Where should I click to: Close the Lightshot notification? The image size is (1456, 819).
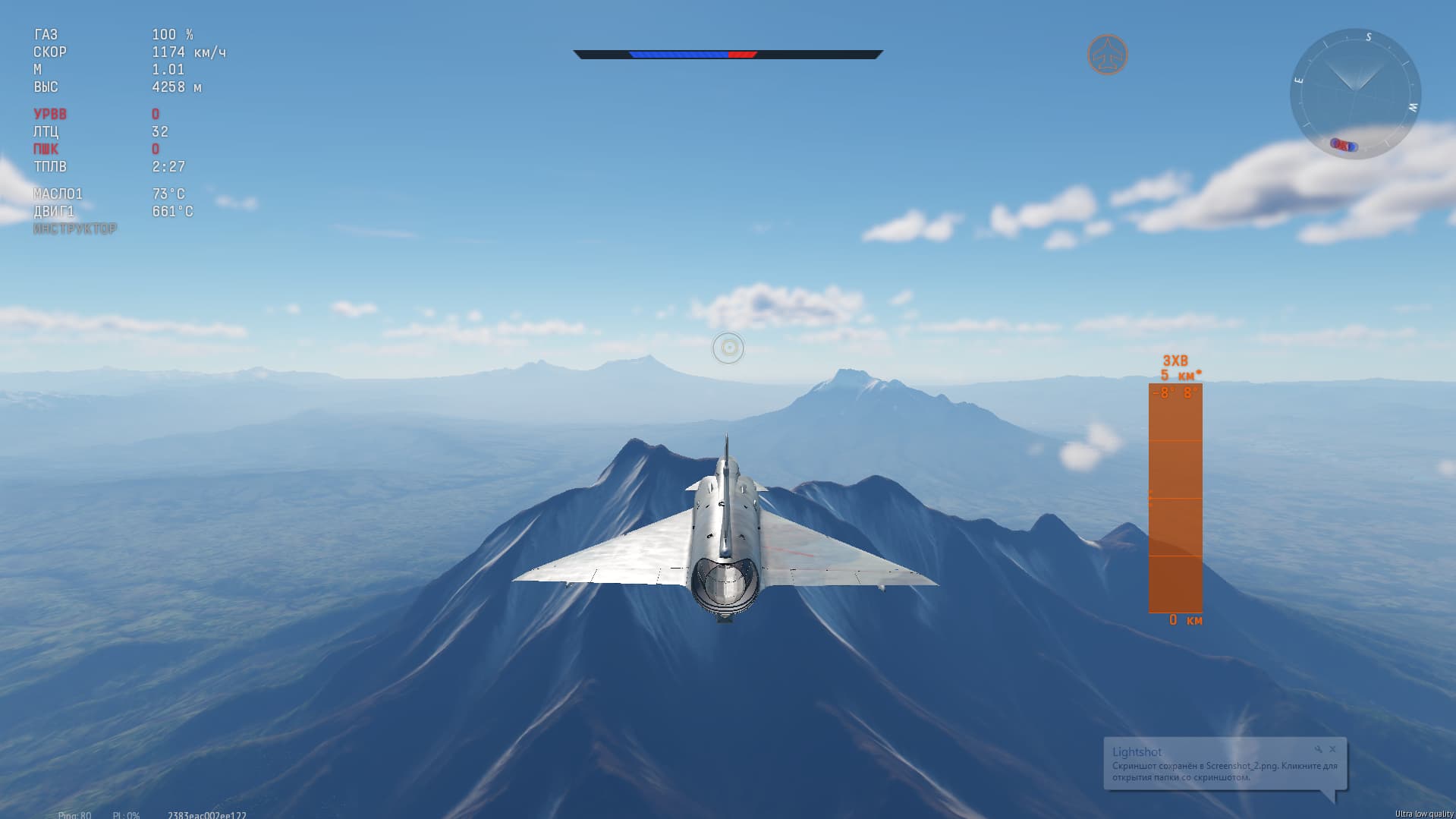click(x=1332, y=749)
